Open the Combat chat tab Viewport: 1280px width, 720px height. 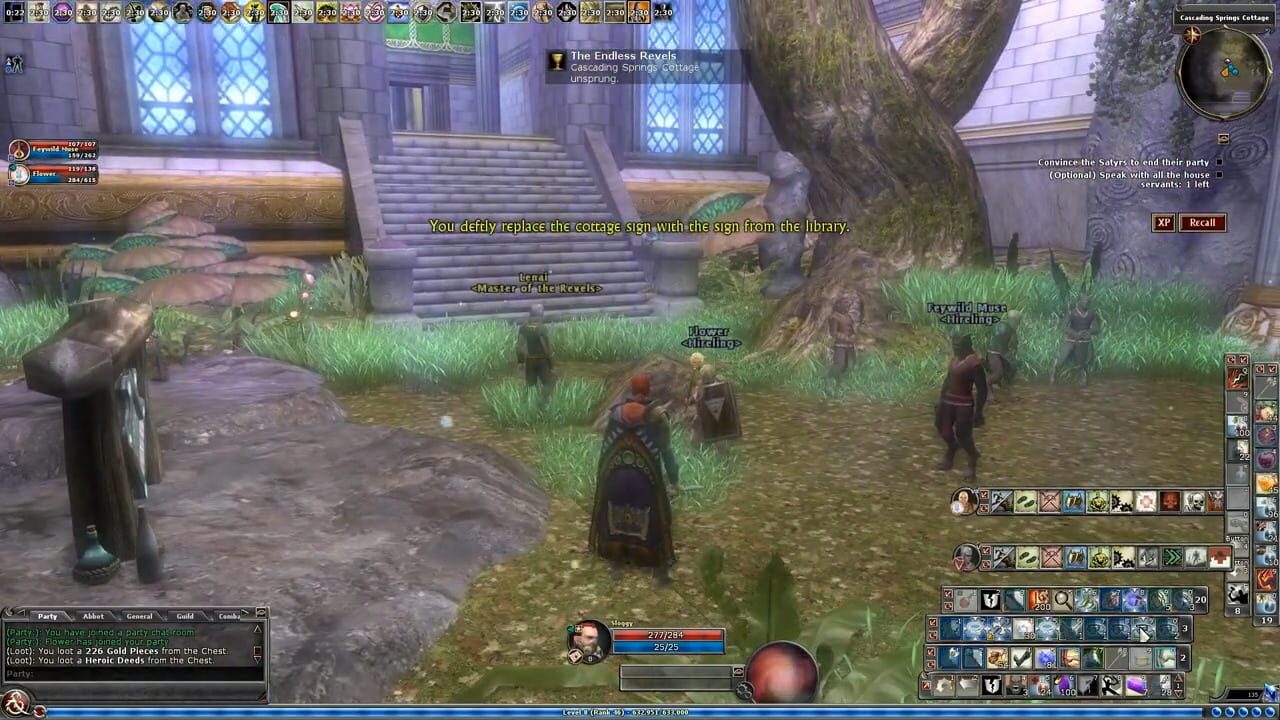point(229,615)
